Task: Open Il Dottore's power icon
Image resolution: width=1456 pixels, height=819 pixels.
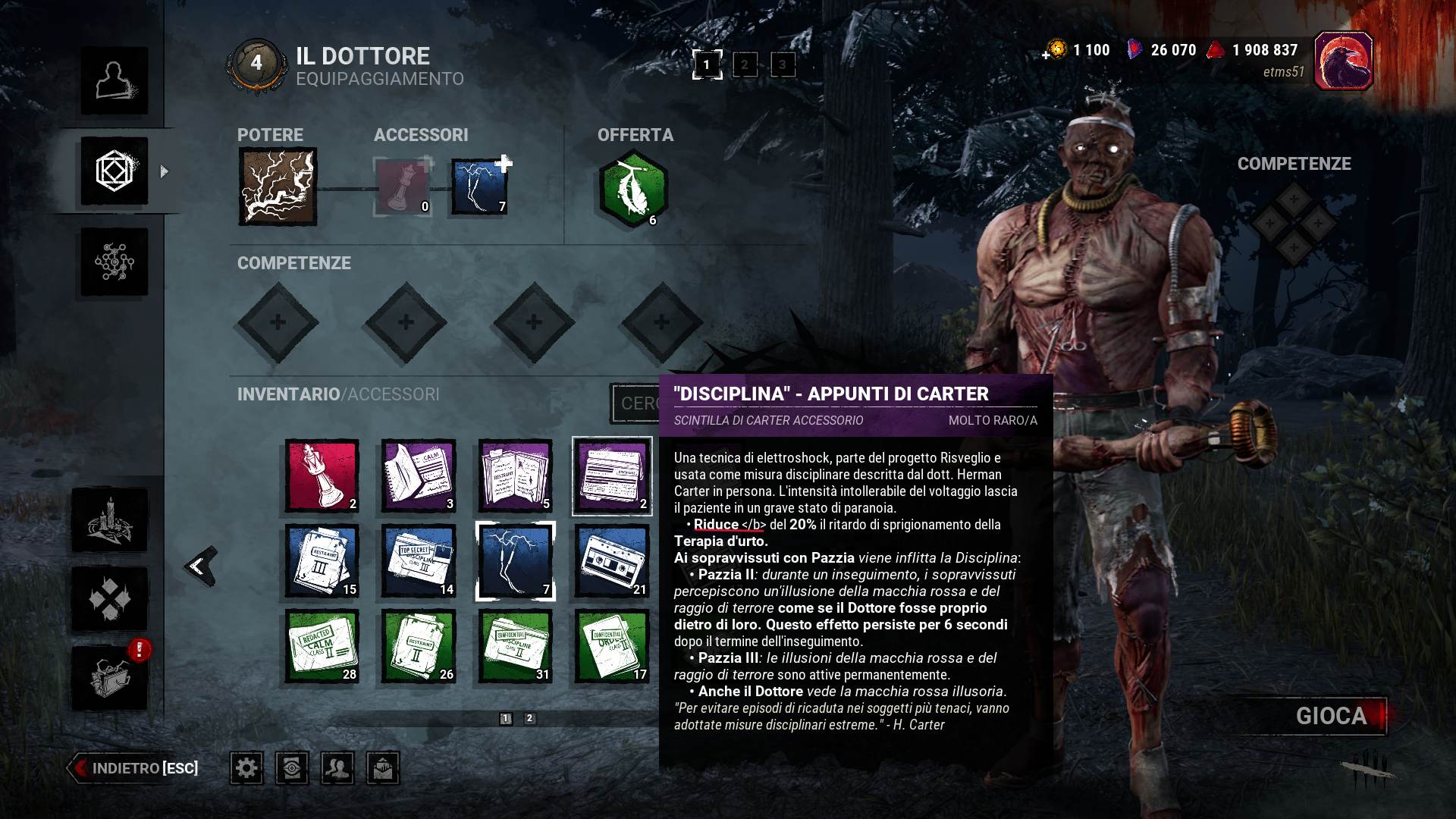Action: point(276,184)
